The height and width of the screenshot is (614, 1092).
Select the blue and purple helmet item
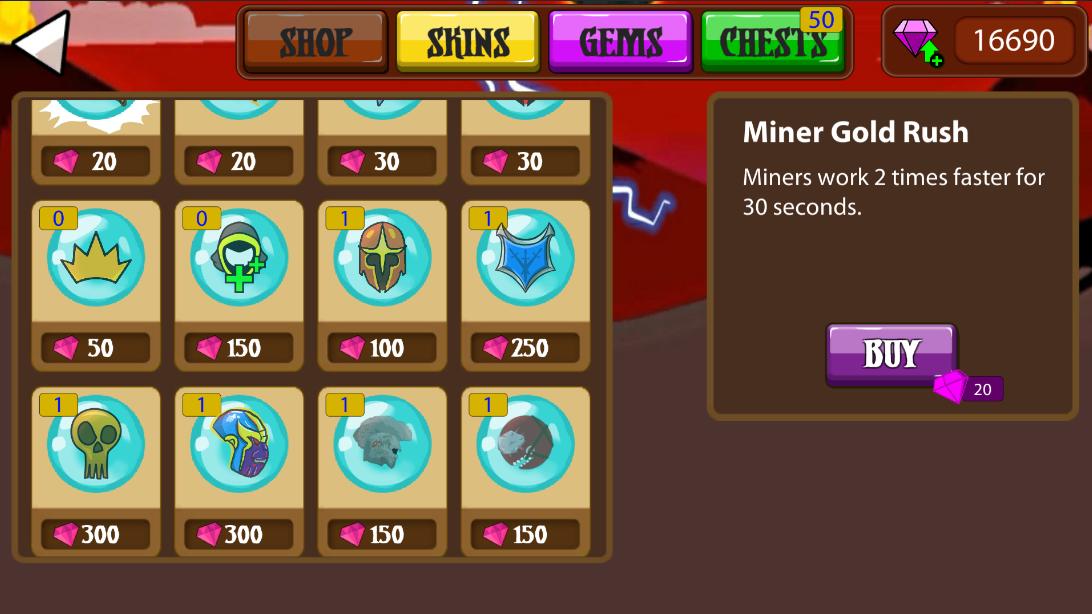(239, 445)
